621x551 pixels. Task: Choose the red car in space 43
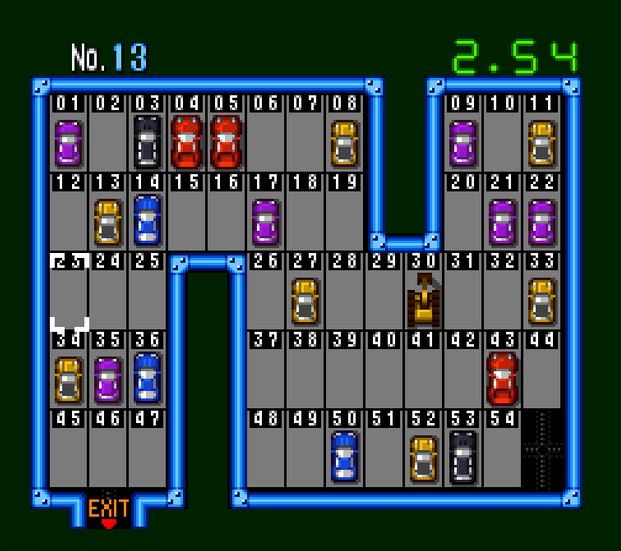502,377
